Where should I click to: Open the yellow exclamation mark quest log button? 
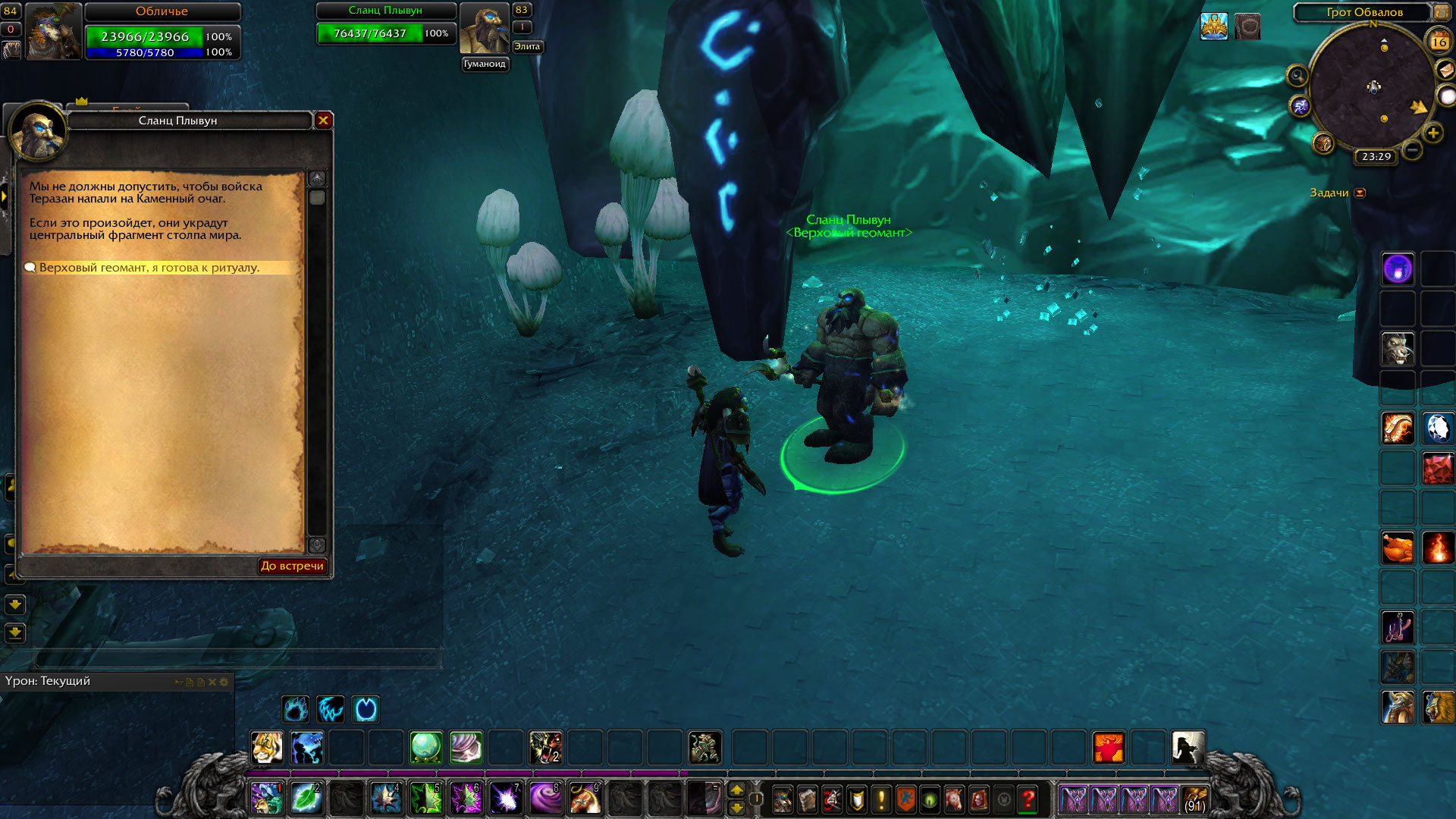[x=880, y=799]
